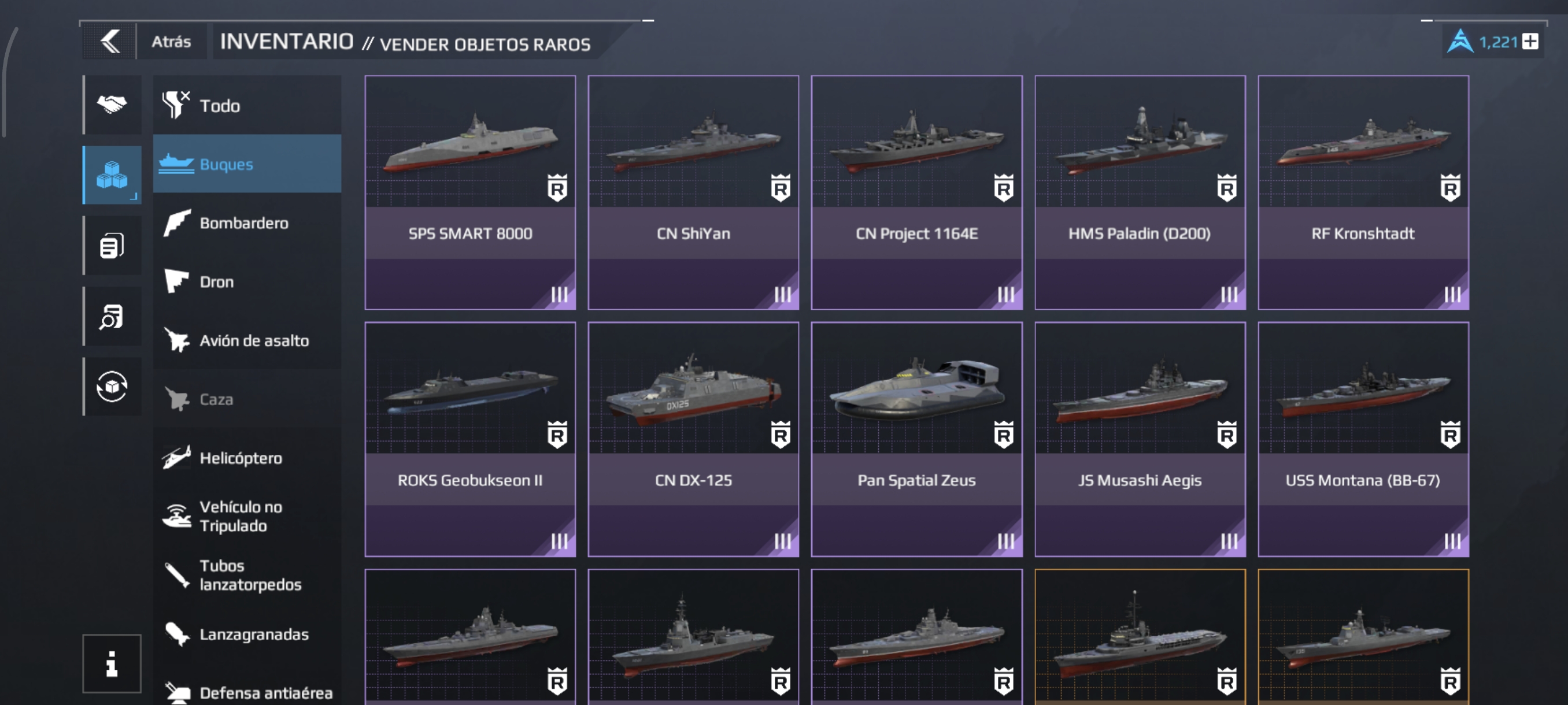Click the Atrás button
The width and height of the screenshot is (1568, 705).
172,41
